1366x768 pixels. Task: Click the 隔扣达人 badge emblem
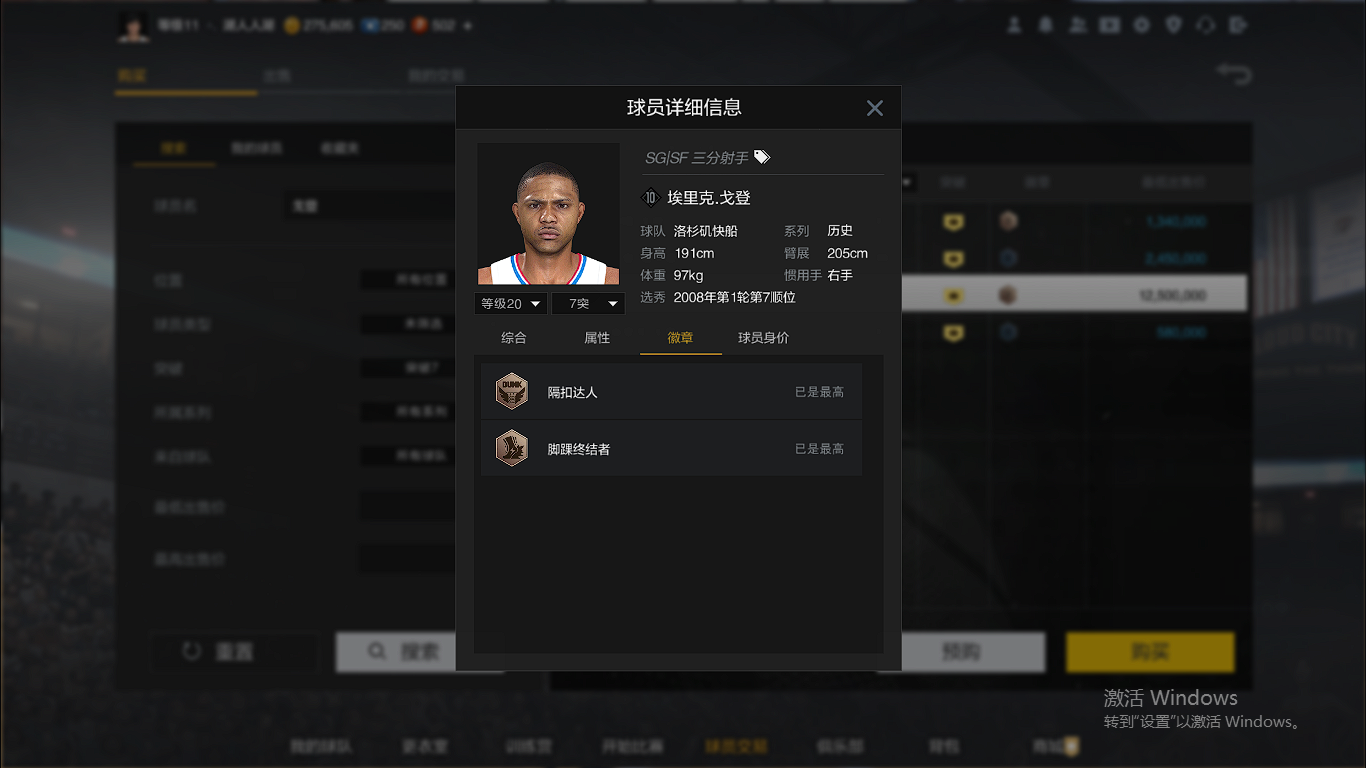[x=511, y=390]
